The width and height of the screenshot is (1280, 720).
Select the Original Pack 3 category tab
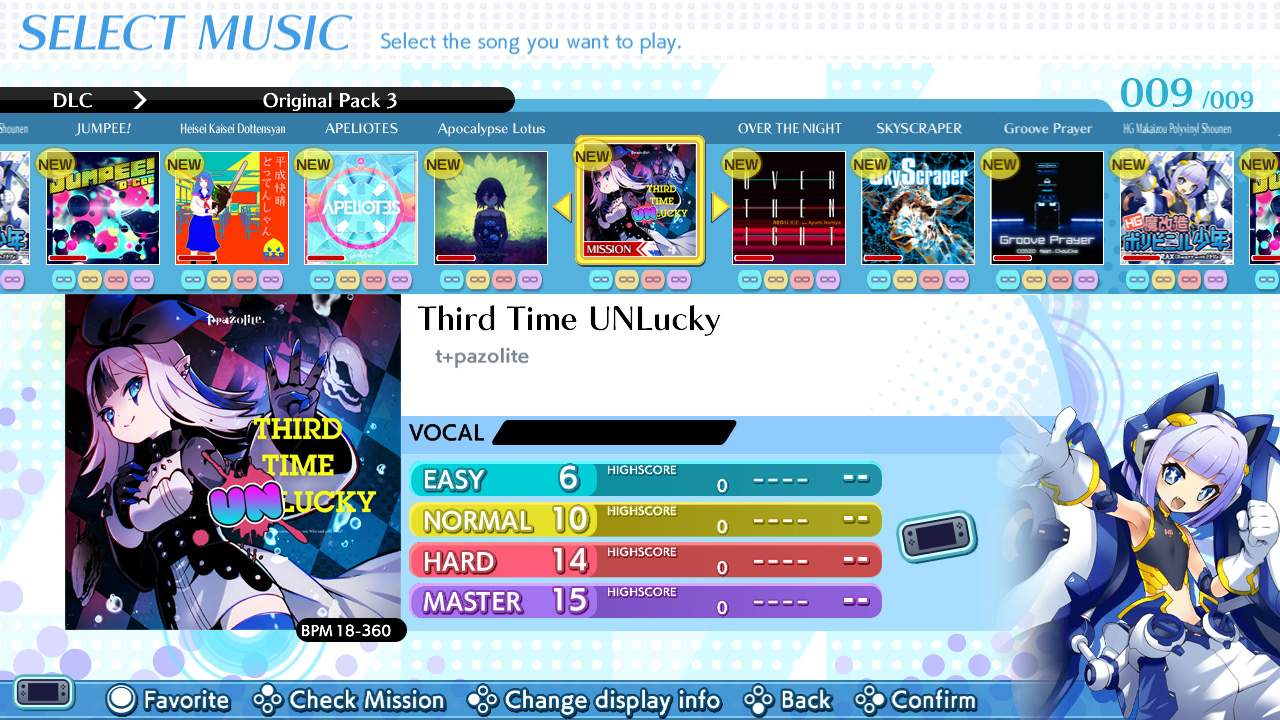(330, 100)
